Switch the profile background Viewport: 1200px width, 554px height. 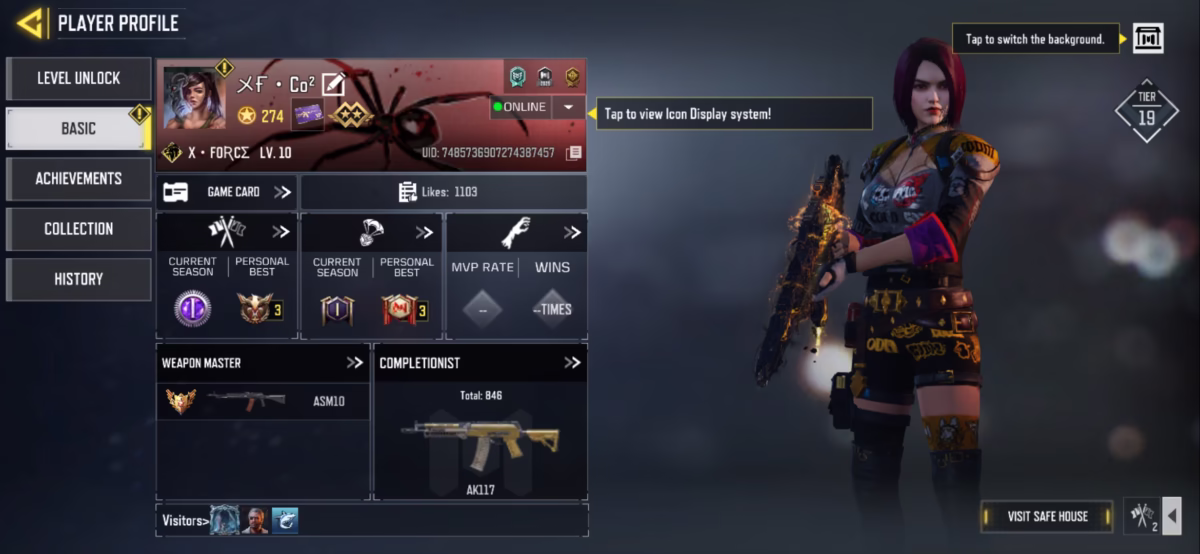pos(1147,39)
